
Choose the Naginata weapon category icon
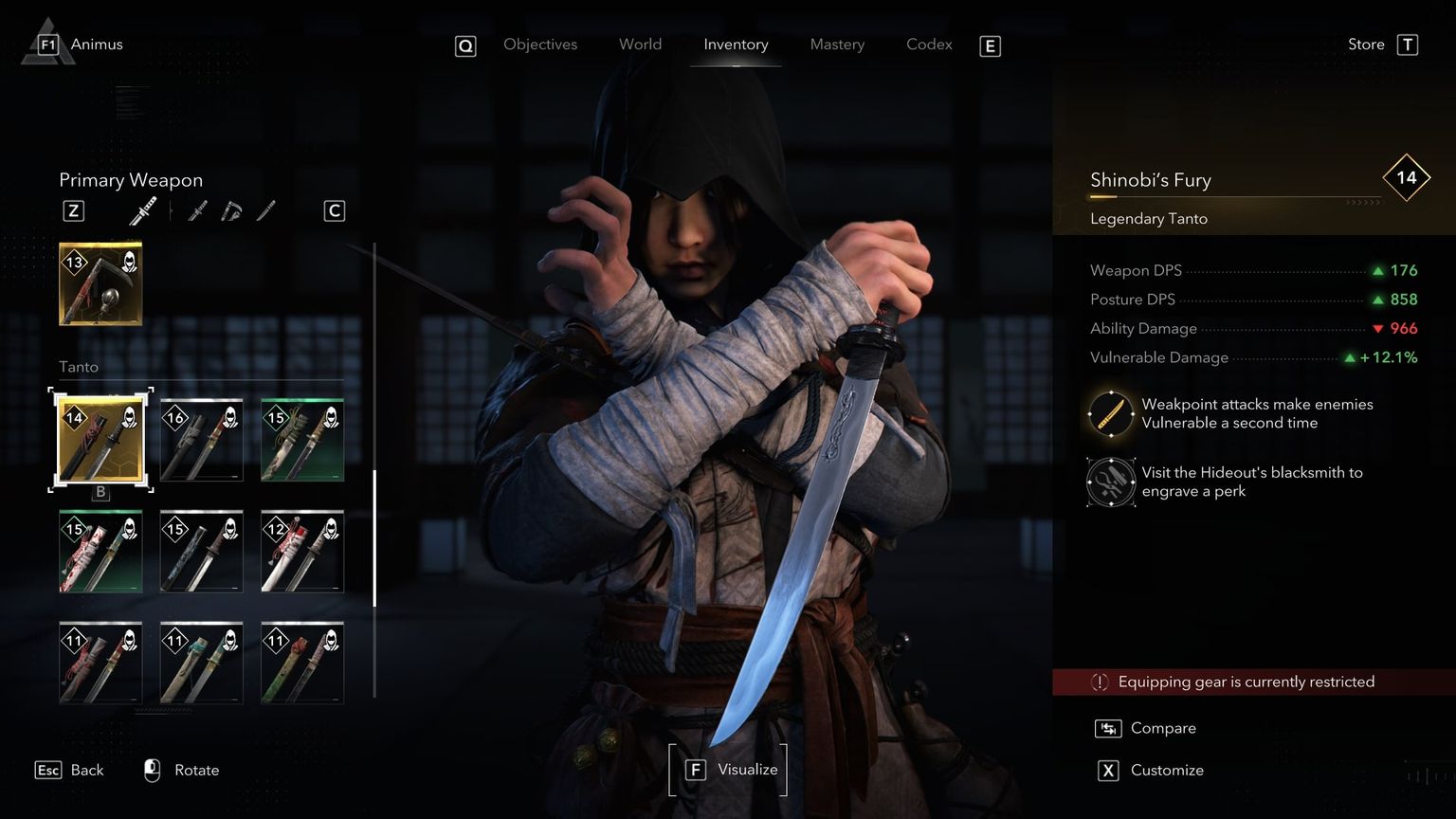(265, 209)
